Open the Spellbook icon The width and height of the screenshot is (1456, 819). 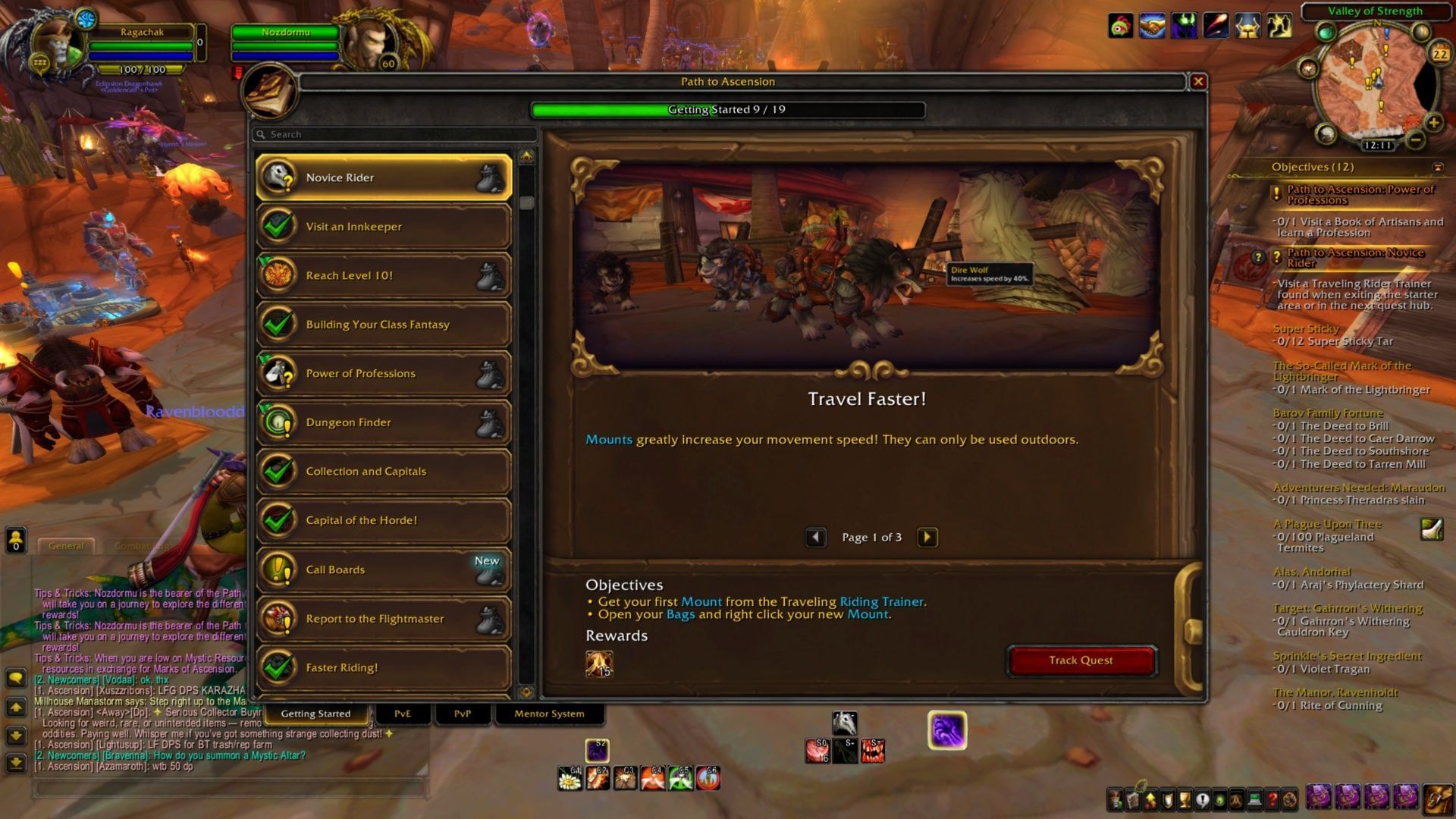coord(1131,800)
